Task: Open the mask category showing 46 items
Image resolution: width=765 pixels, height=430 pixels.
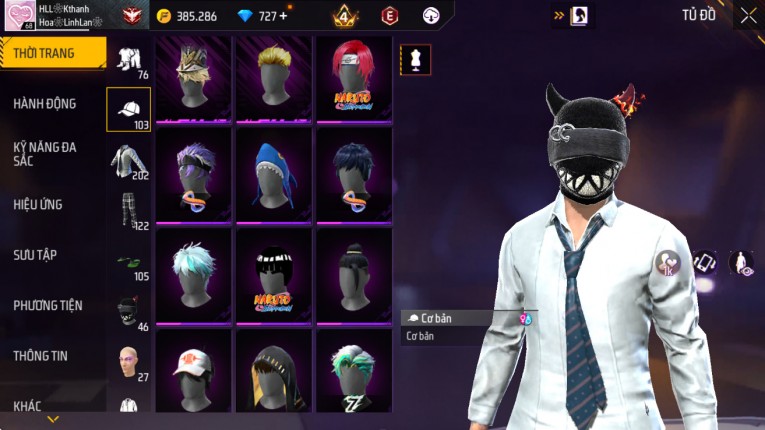Action: click(128, 313)
